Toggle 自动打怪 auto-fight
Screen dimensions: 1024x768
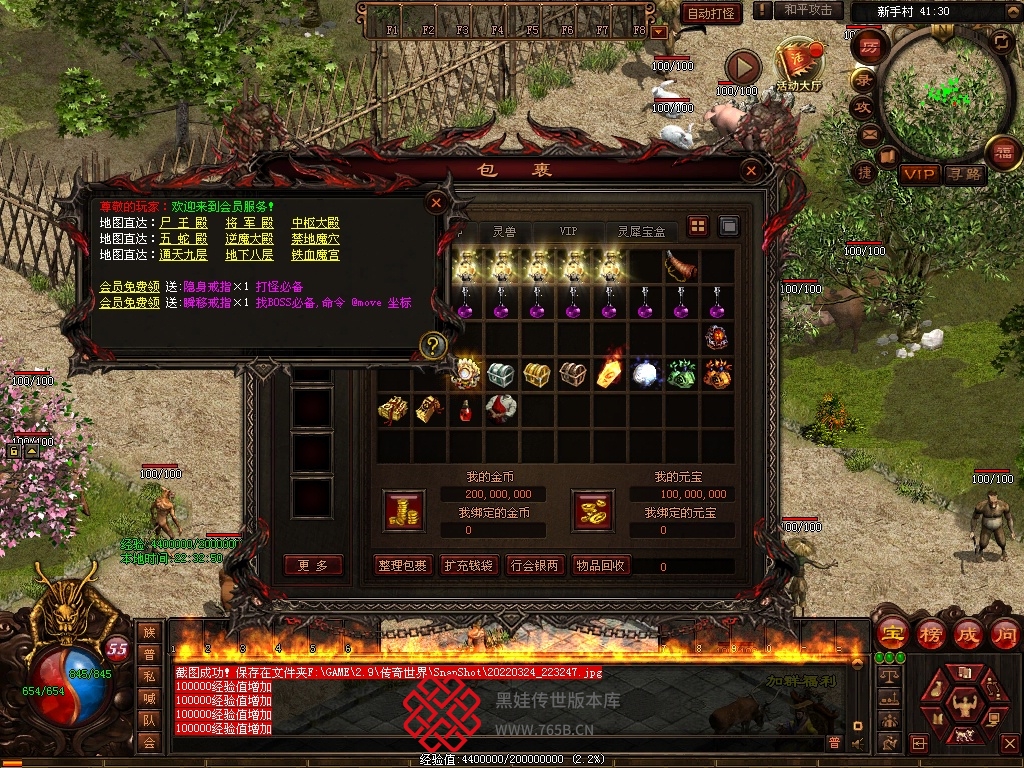711,13
